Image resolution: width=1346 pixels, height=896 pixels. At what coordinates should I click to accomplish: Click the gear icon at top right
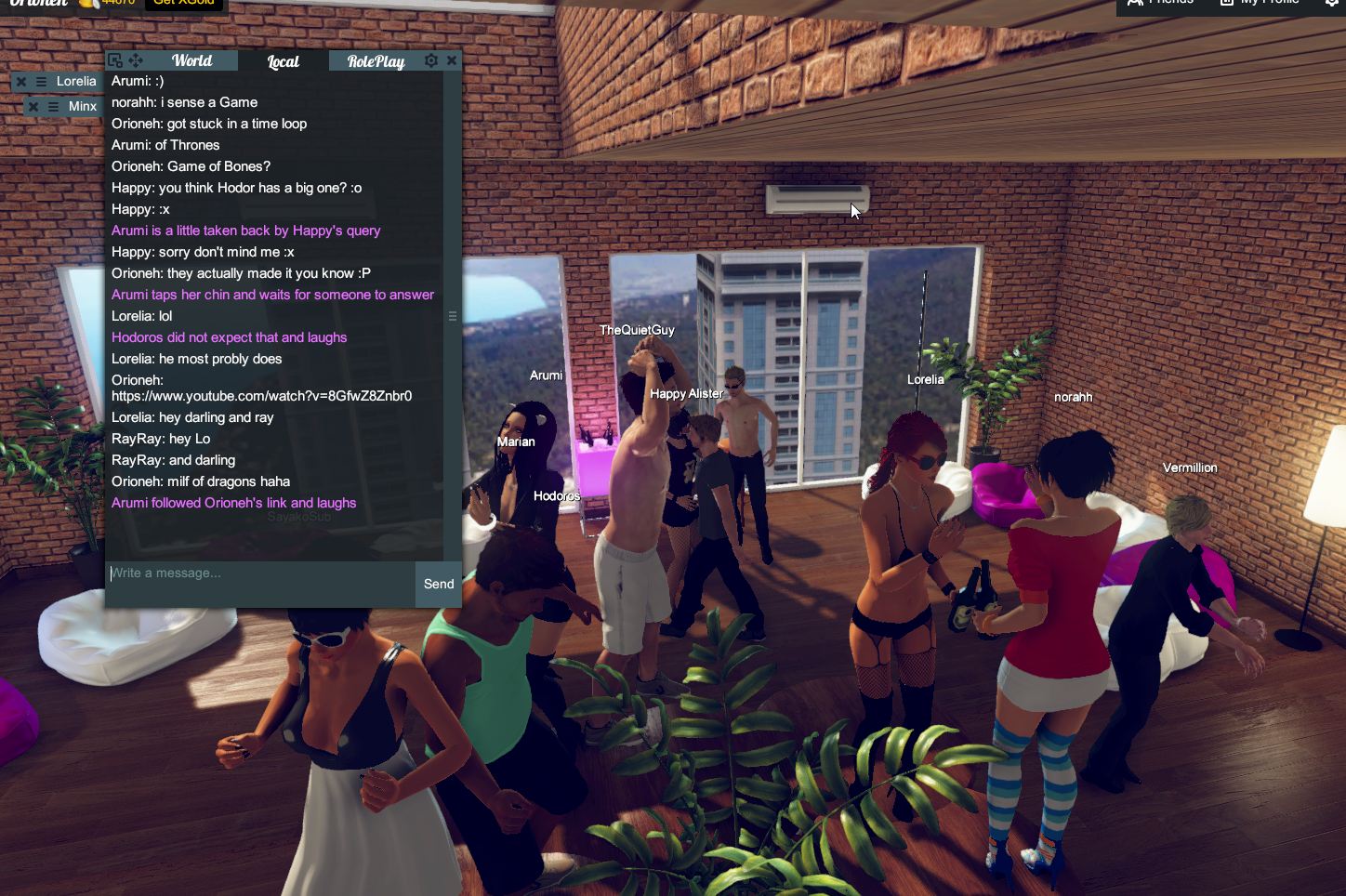pyautogui.click(x=1333, y=4)
